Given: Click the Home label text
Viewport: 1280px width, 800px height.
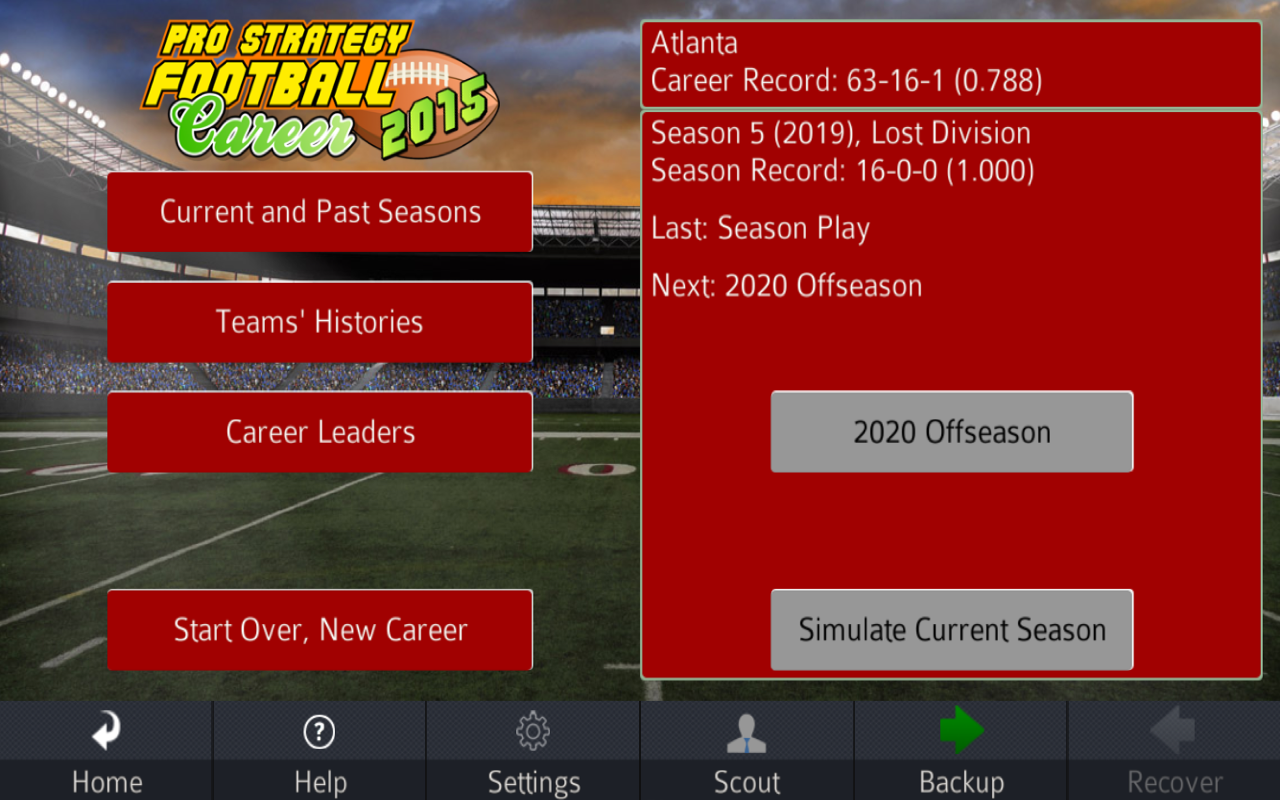Looking at the screenshot, I should 106,783.
